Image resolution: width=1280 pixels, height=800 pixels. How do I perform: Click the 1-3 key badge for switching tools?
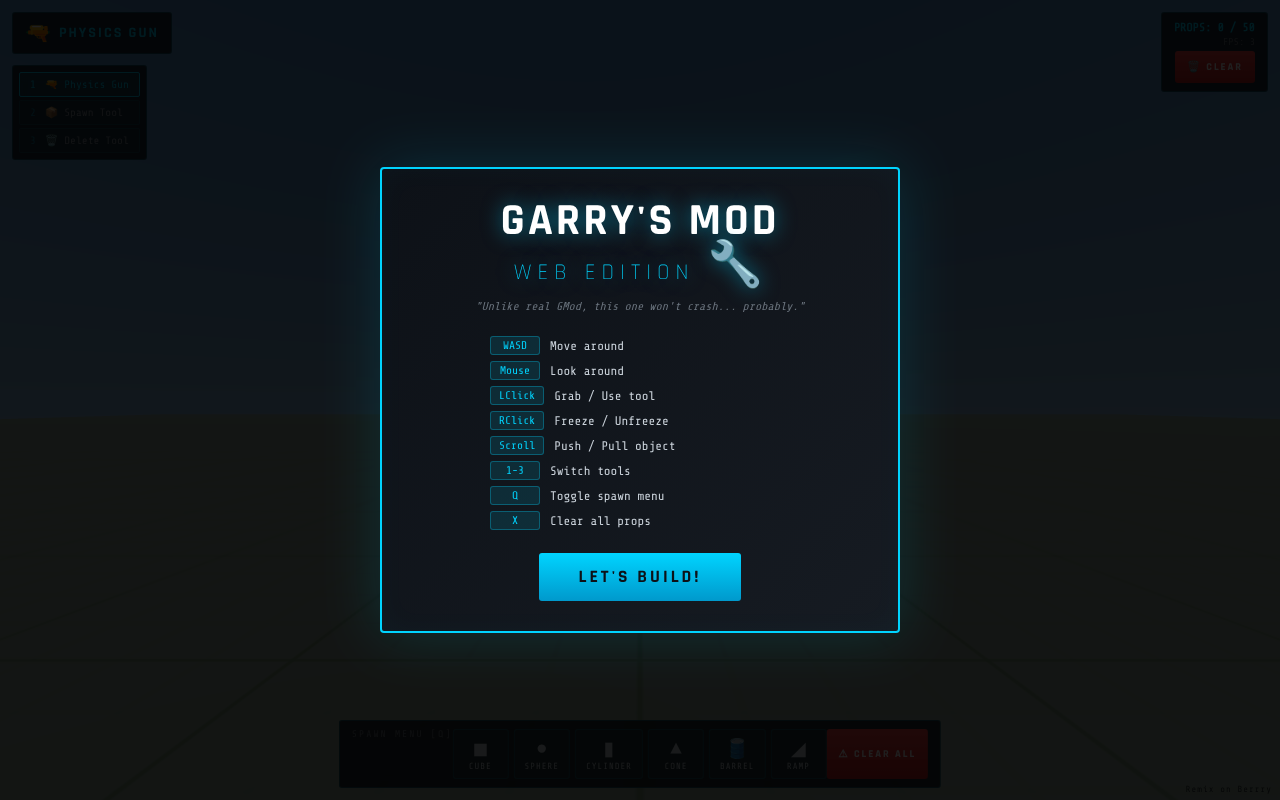pos(514,470)
